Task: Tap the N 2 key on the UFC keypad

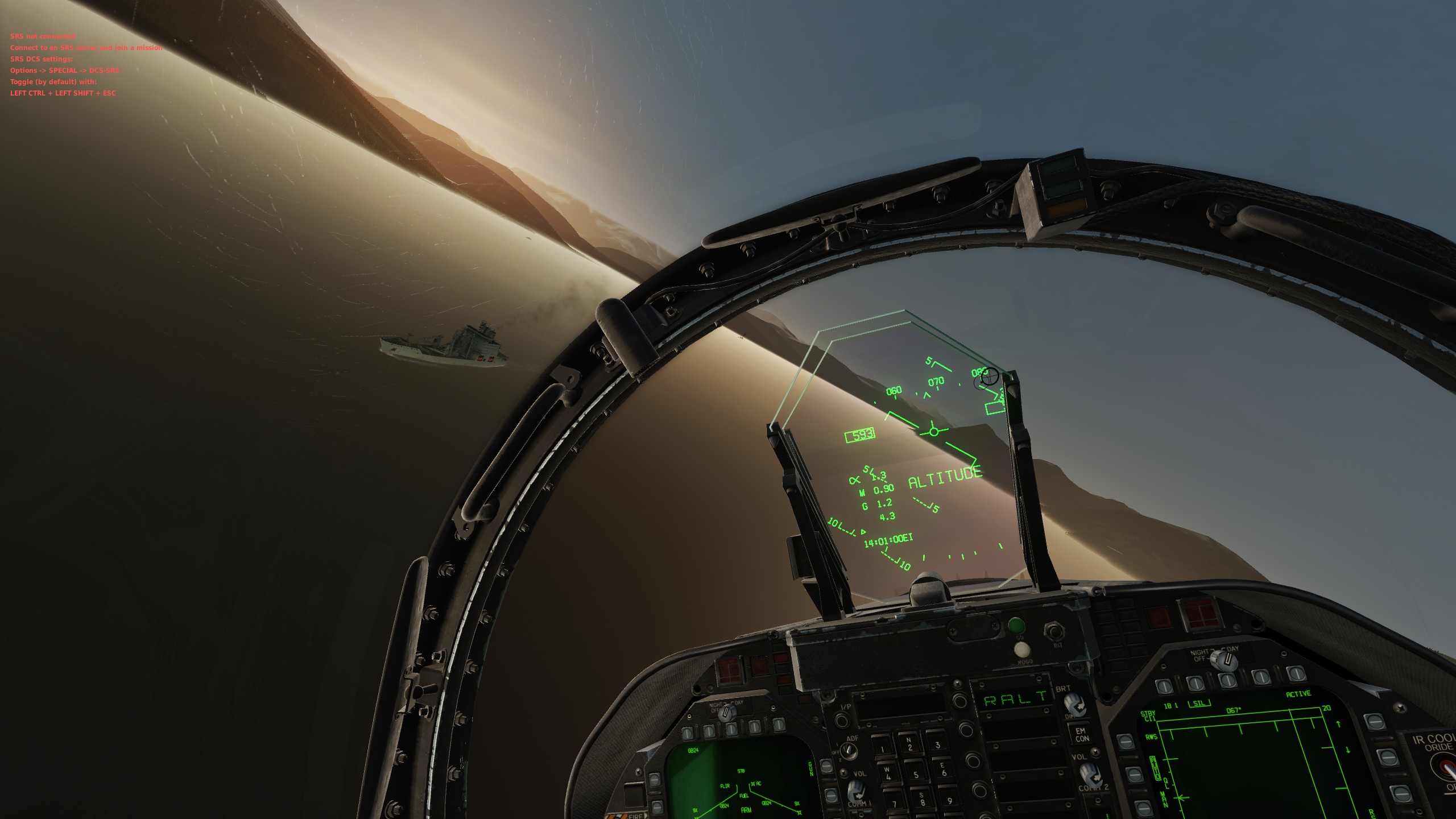Action: [x=909, y=744]
